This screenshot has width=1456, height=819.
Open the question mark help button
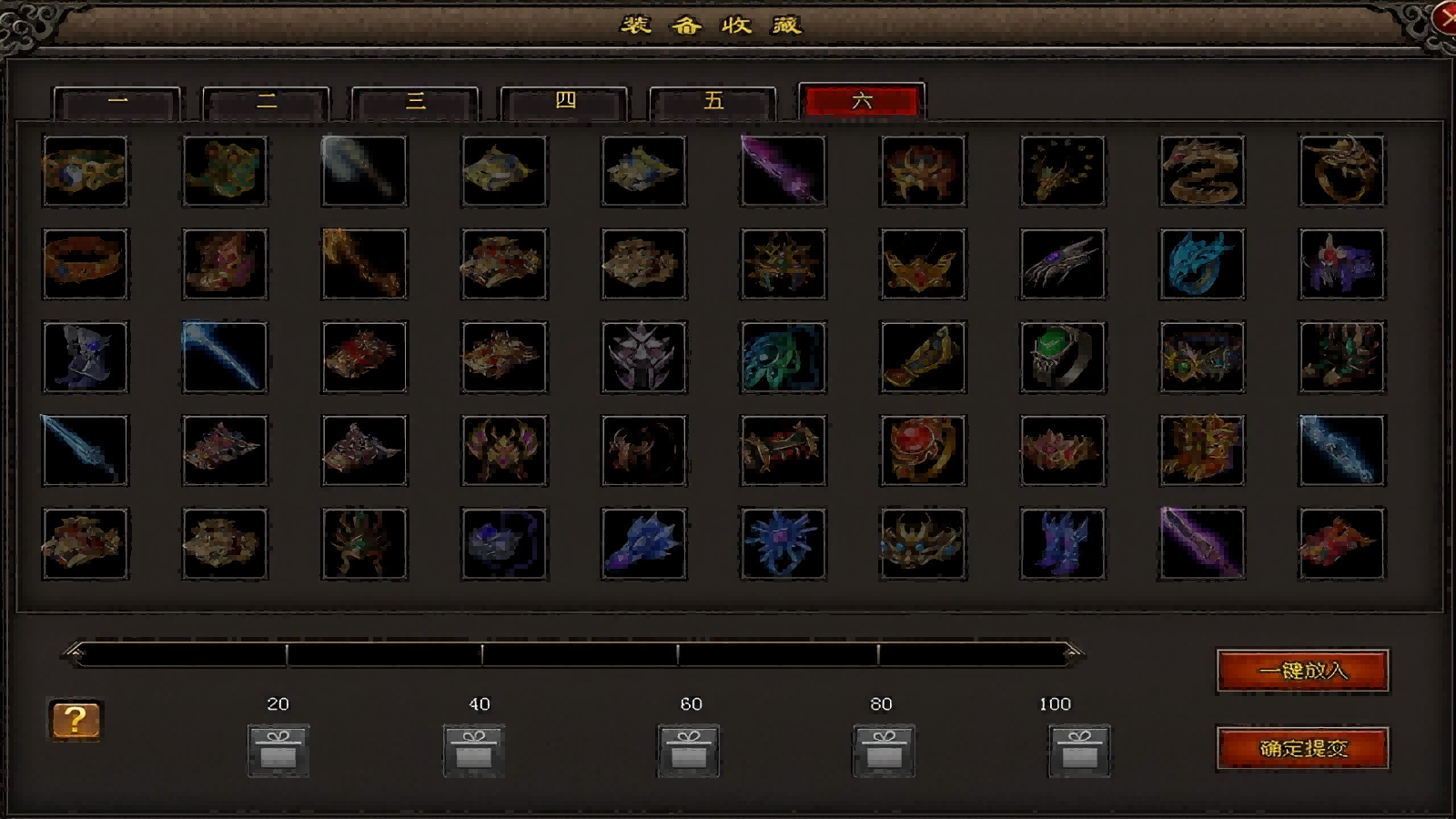75,721
